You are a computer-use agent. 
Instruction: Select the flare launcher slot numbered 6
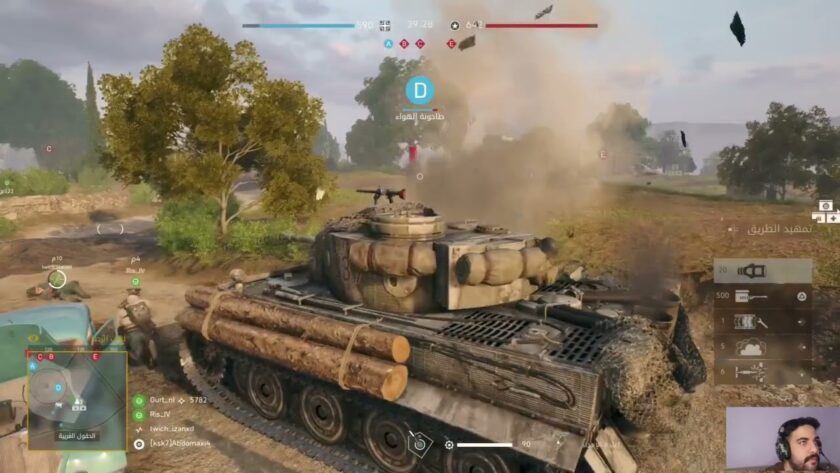click(763, 372)
